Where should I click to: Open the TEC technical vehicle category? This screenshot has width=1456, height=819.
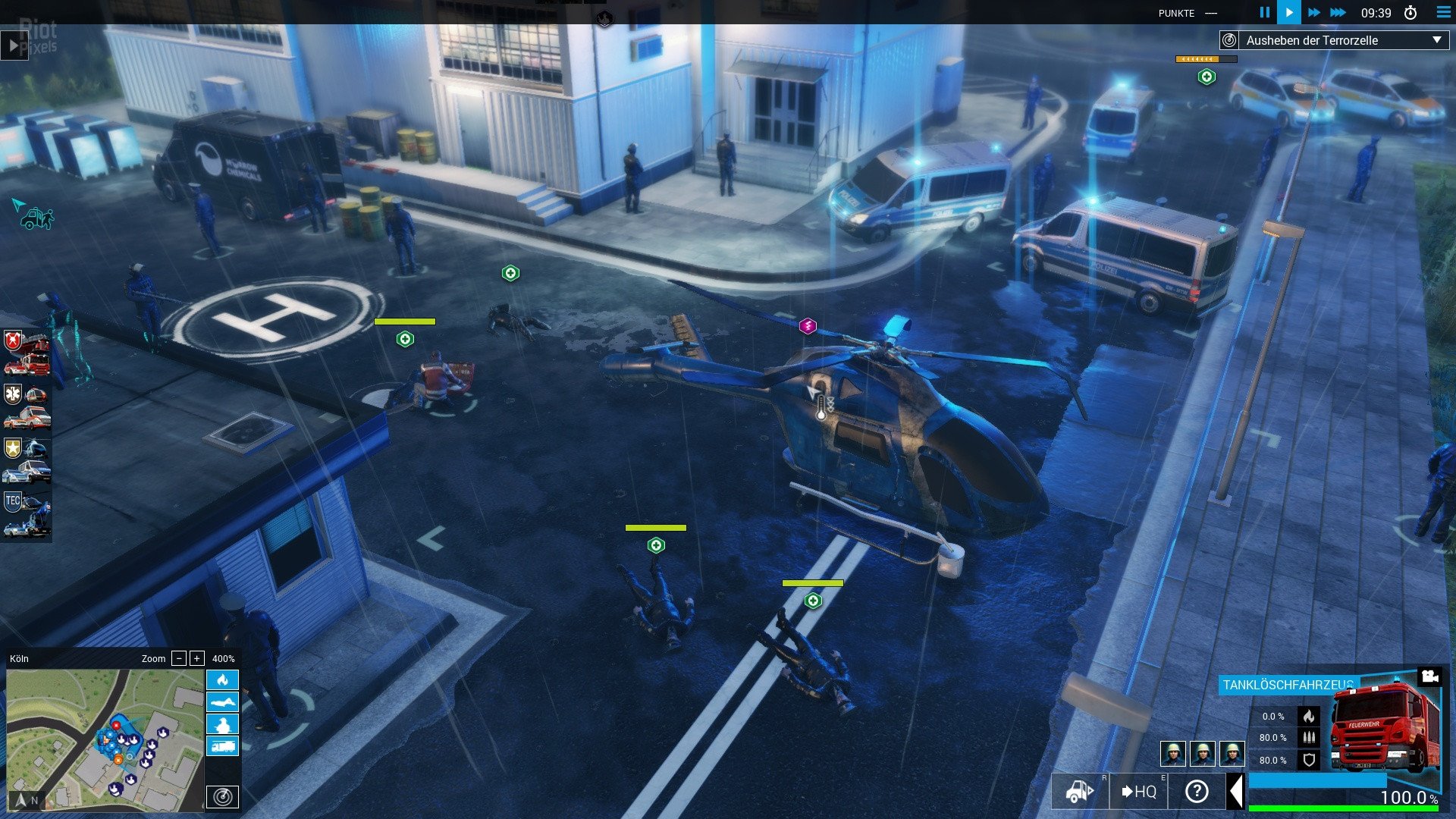[27, 514]
